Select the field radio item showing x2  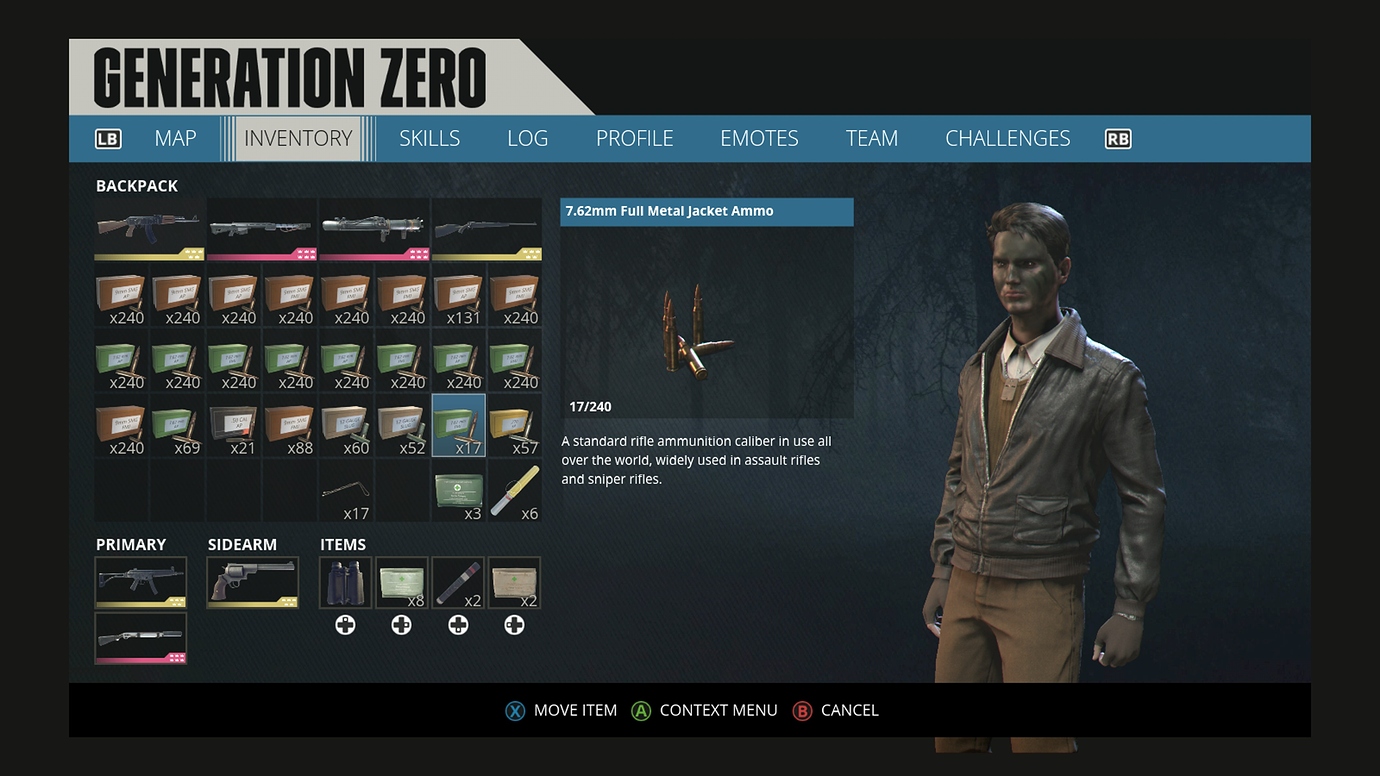(x=514, y=582)
